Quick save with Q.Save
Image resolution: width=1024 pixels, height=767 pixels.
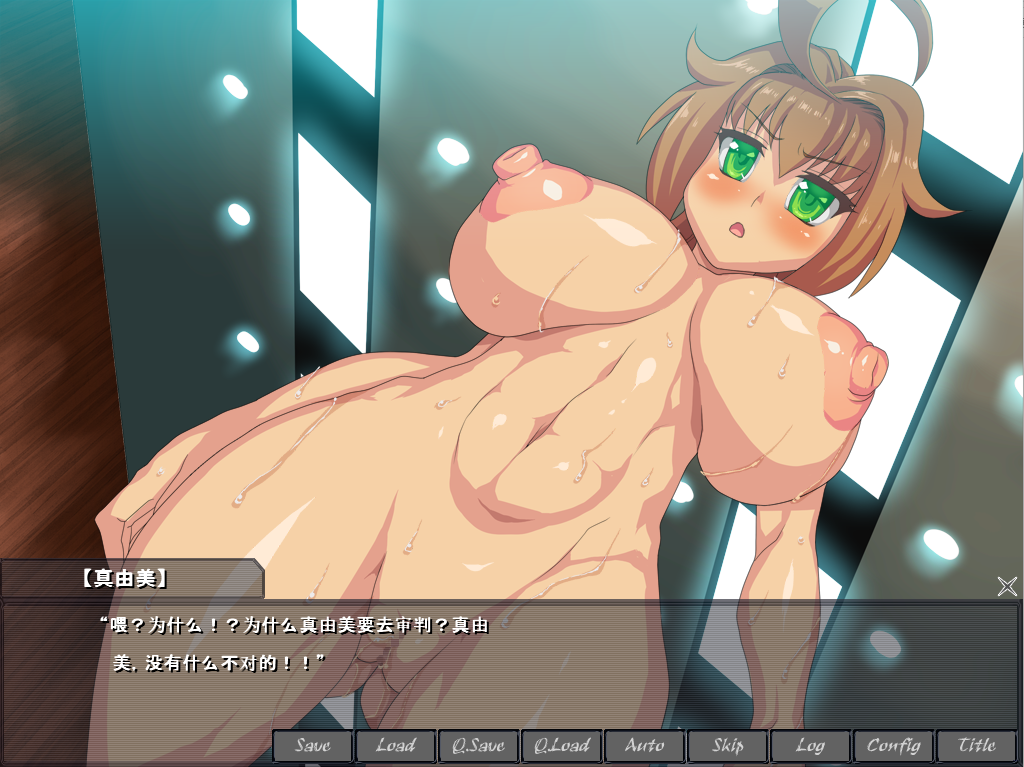pyautogui.click(x=478, y=746)
